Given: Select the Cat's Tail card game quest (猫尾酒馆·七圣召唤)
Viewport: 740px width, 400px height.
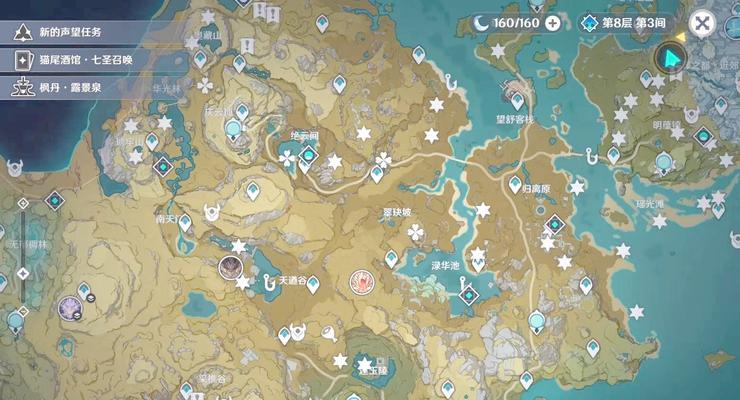Looking at the screenshot, I should point(84,59).
